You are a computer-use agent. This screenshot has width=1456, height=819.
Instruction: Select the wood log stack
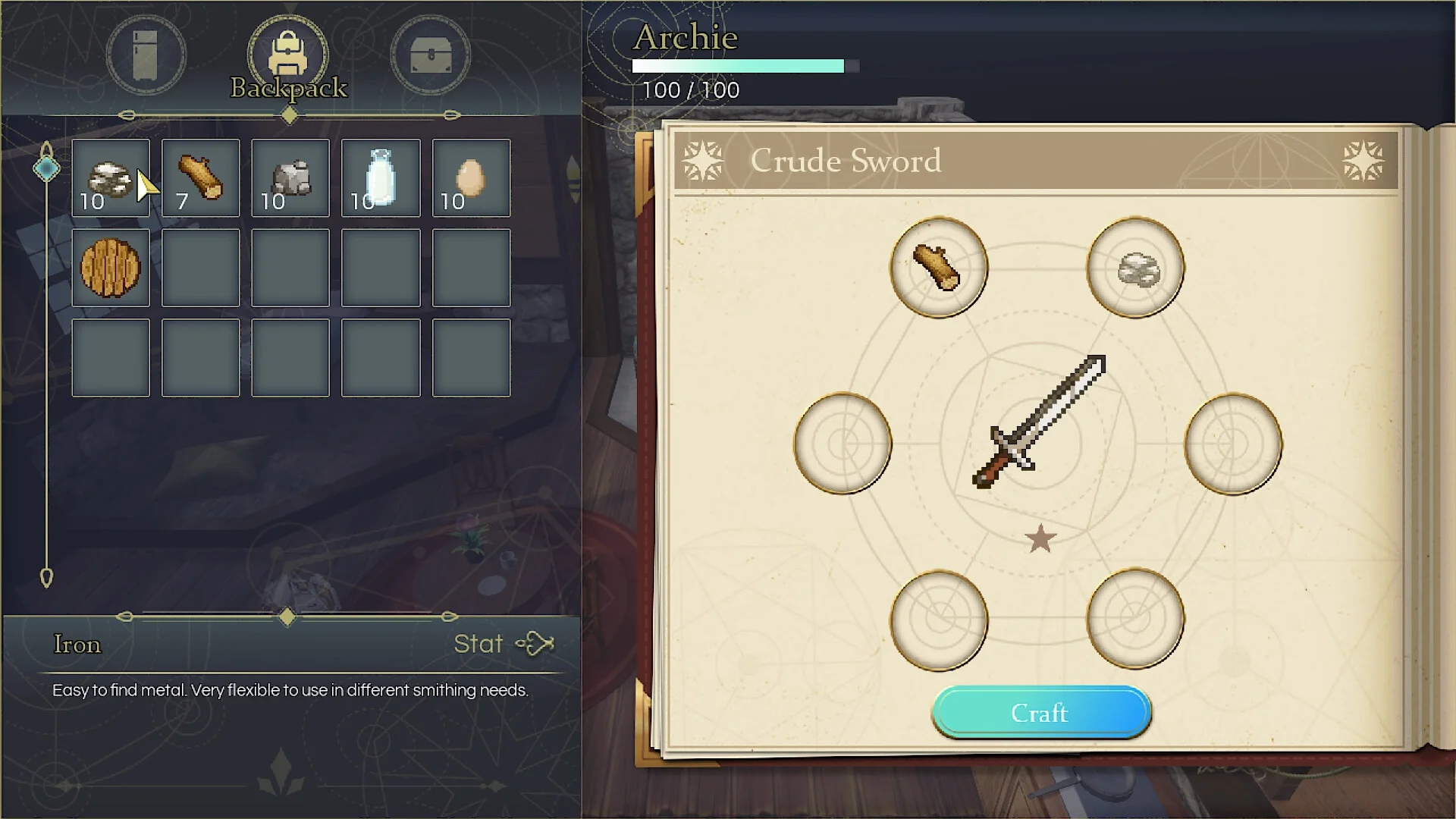click(x=200, y=178)
